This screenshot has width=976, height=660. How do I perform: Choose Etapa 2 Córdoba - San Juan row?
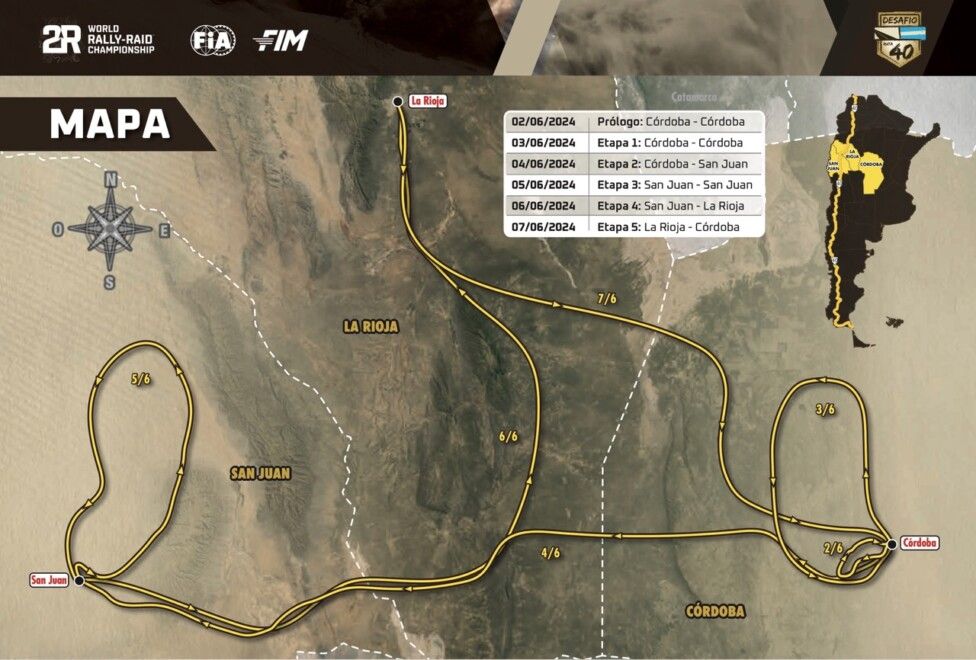coord(635,164)
